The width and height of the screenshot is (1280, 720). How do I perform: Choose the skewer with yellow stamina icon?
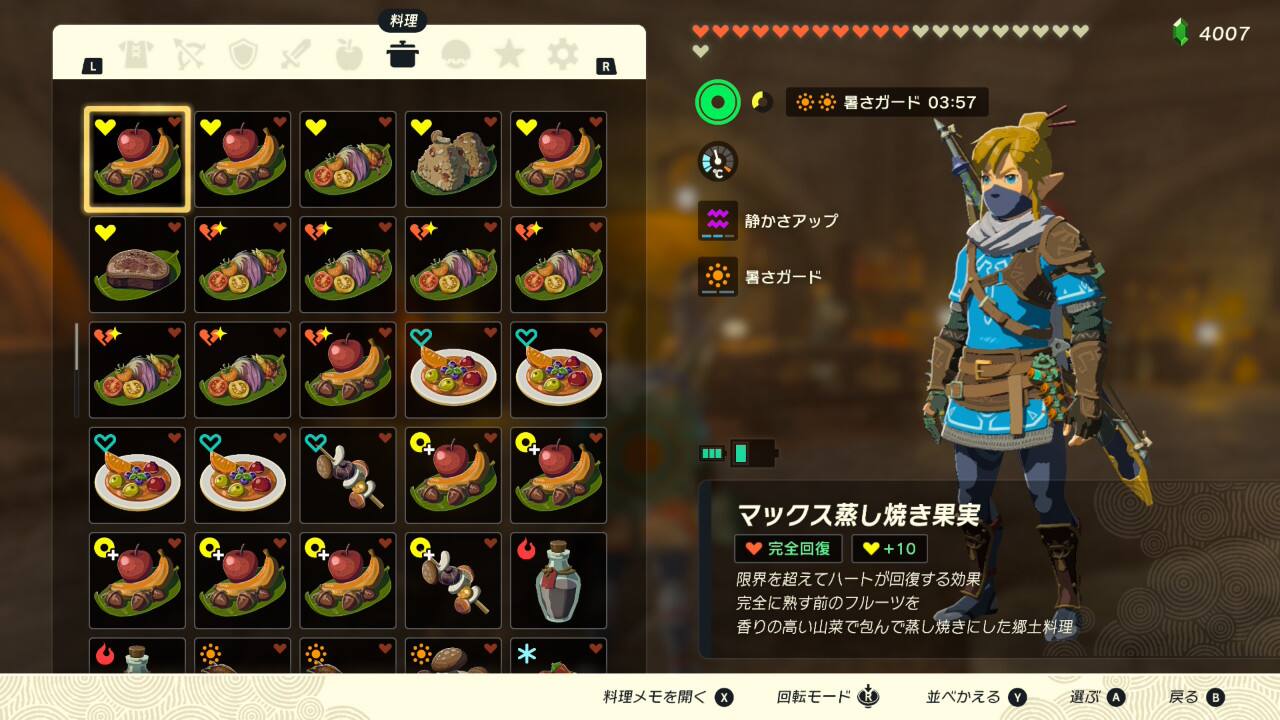pos(453,581)
